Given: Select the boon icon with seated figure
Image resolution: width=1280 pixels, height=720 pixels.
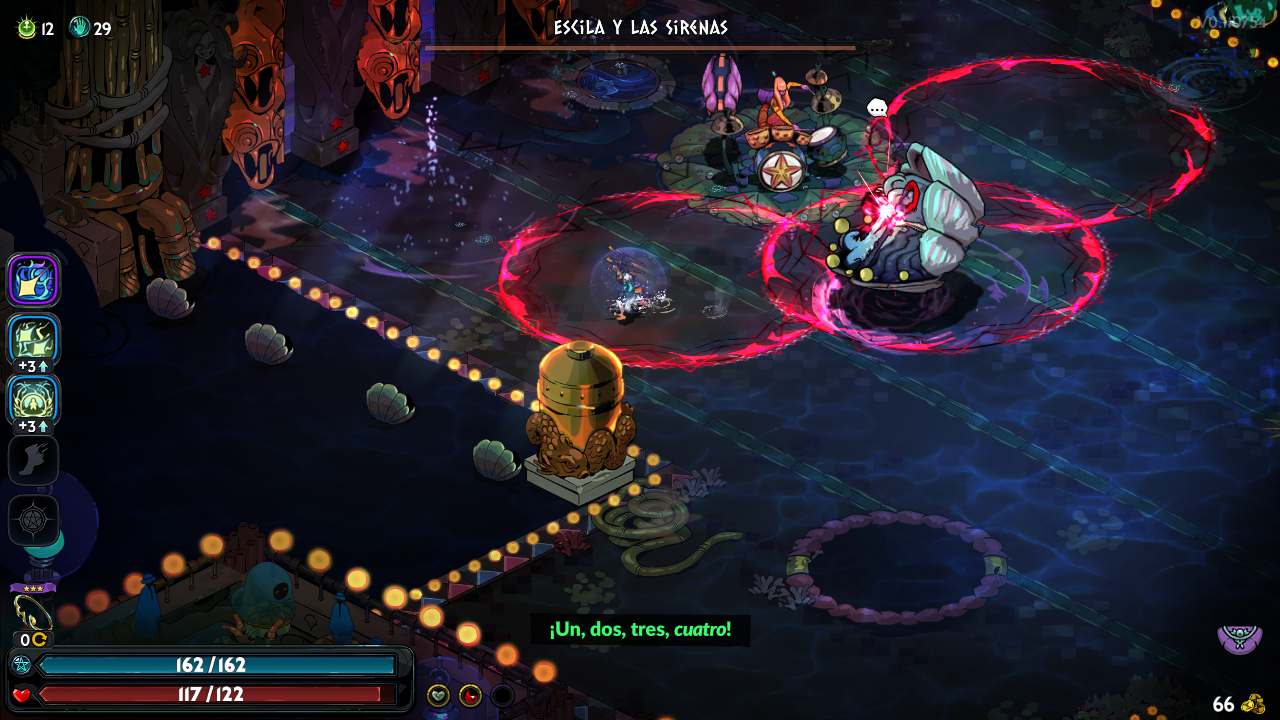Looking at the screenshot, I should point(33,400).
